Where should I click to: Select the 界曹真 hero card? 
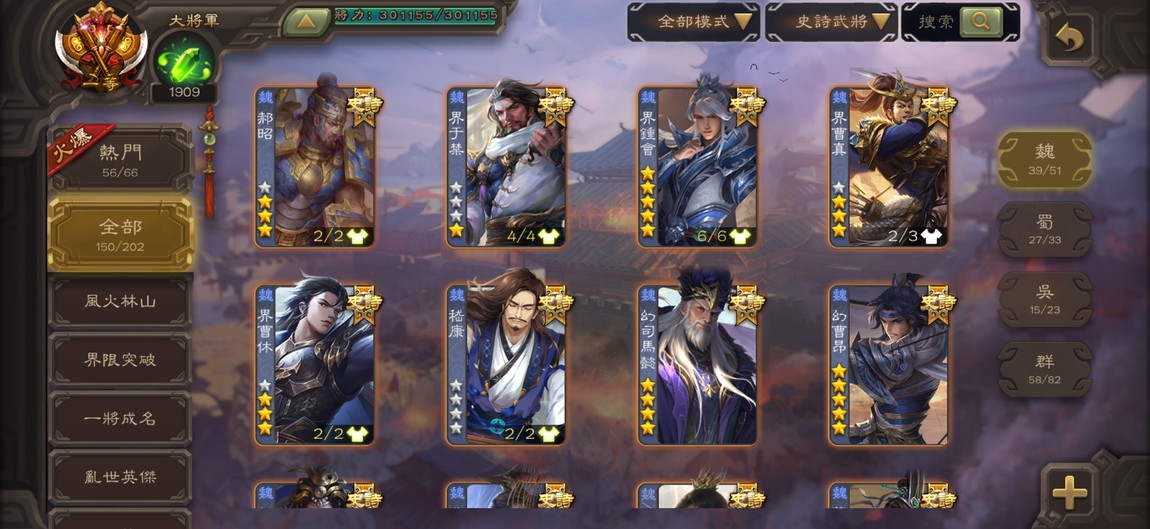pos(889,167)
